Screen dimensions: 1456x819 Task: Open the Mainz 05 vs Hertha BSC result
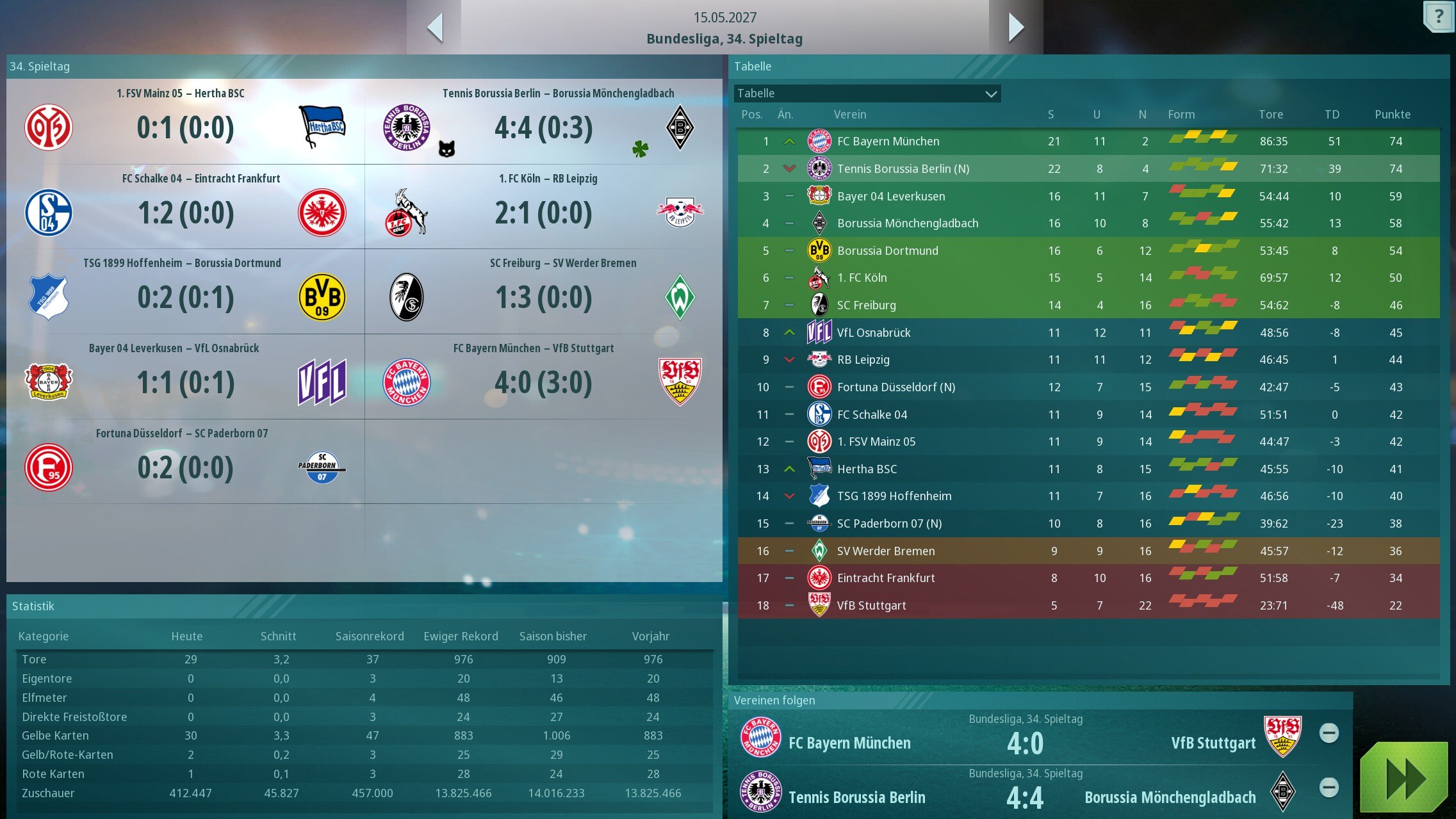click(185, 127)
